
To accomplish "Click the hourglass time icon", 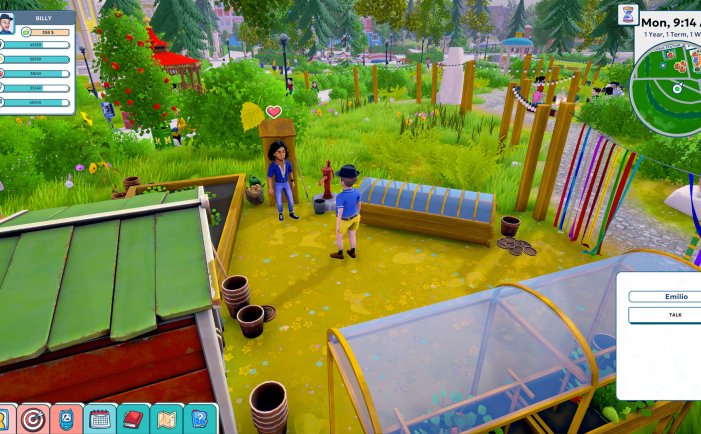I will (x=628, y=14).
